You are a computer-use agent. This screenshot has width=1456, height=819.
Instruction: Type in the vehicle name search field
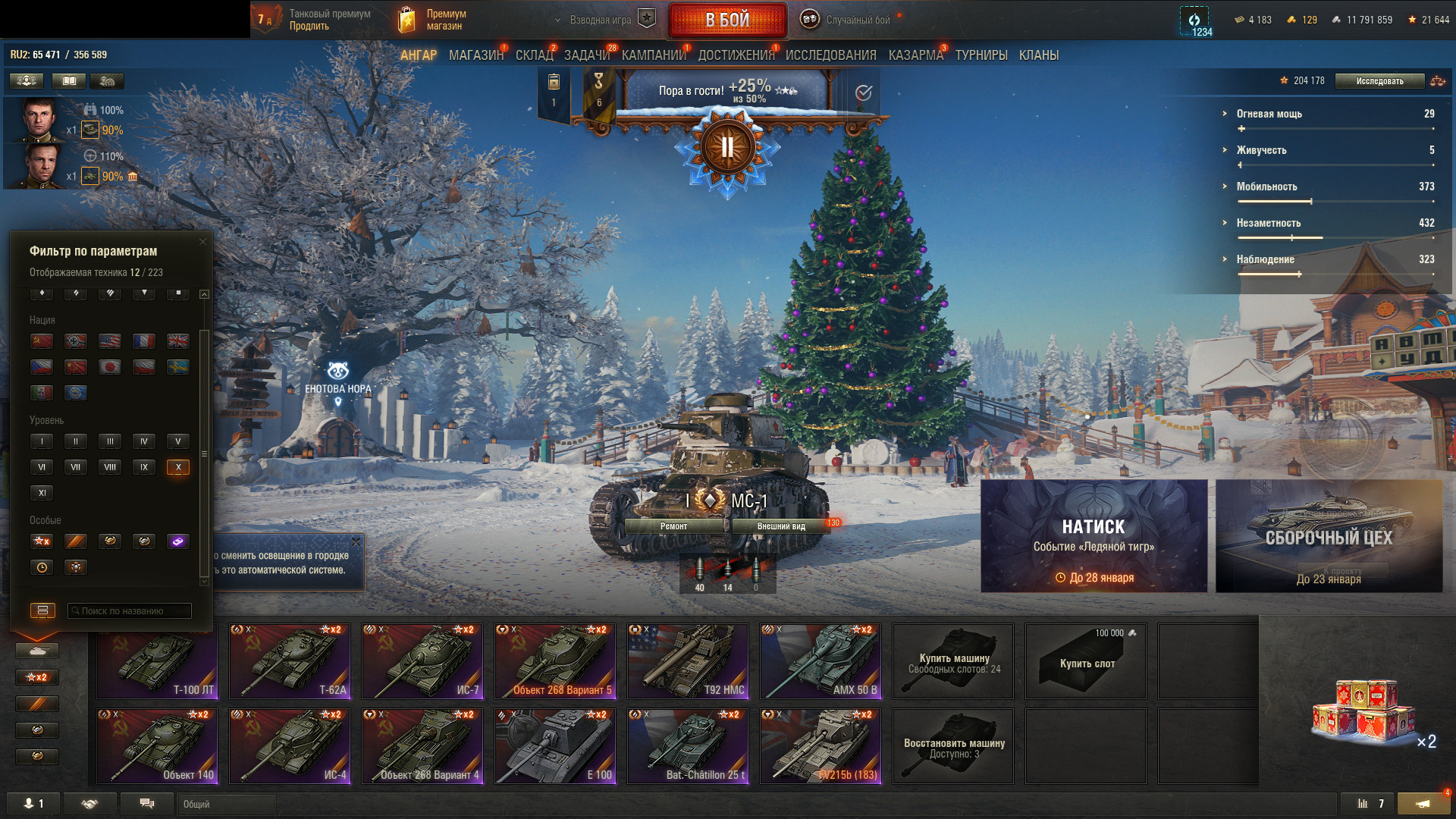click(130, 610)
